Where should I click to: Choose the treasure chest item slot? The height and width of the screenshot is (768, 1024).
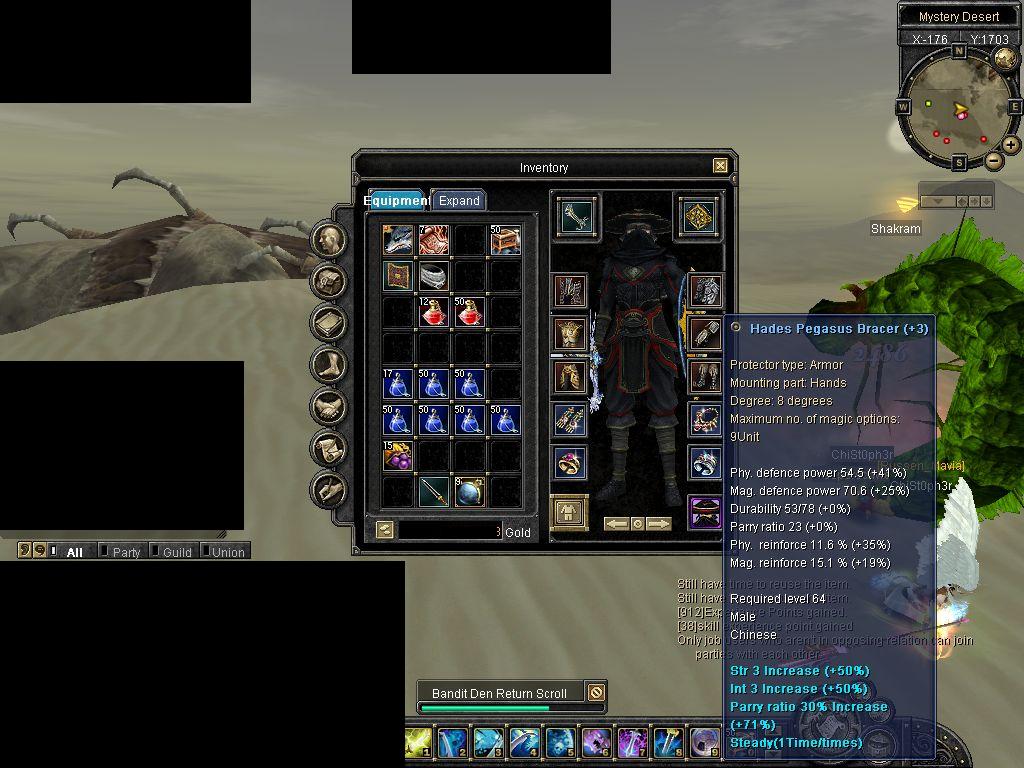505,240
